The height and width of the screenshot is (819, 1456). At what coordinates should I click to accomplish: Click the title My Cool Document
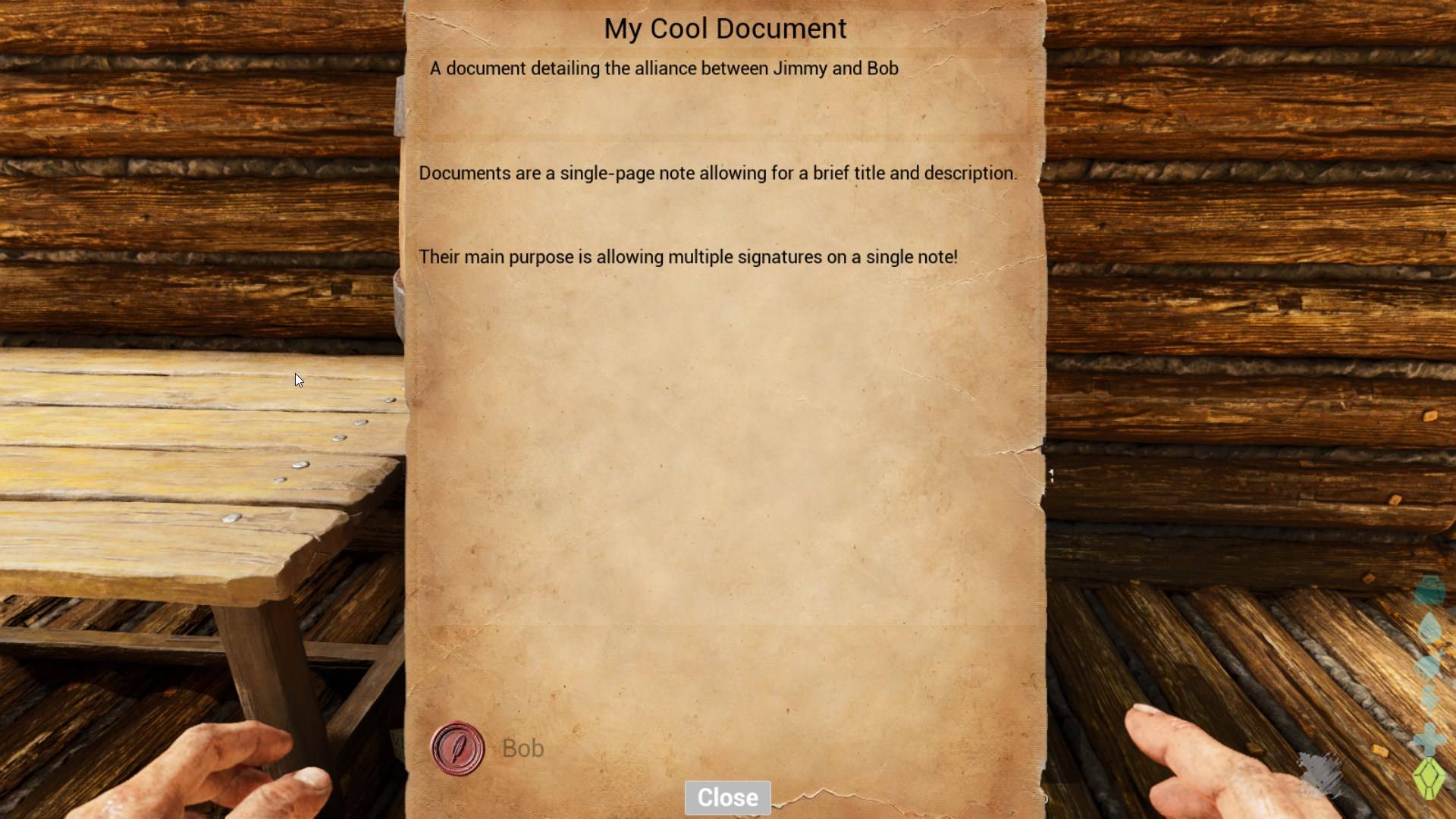725,29
